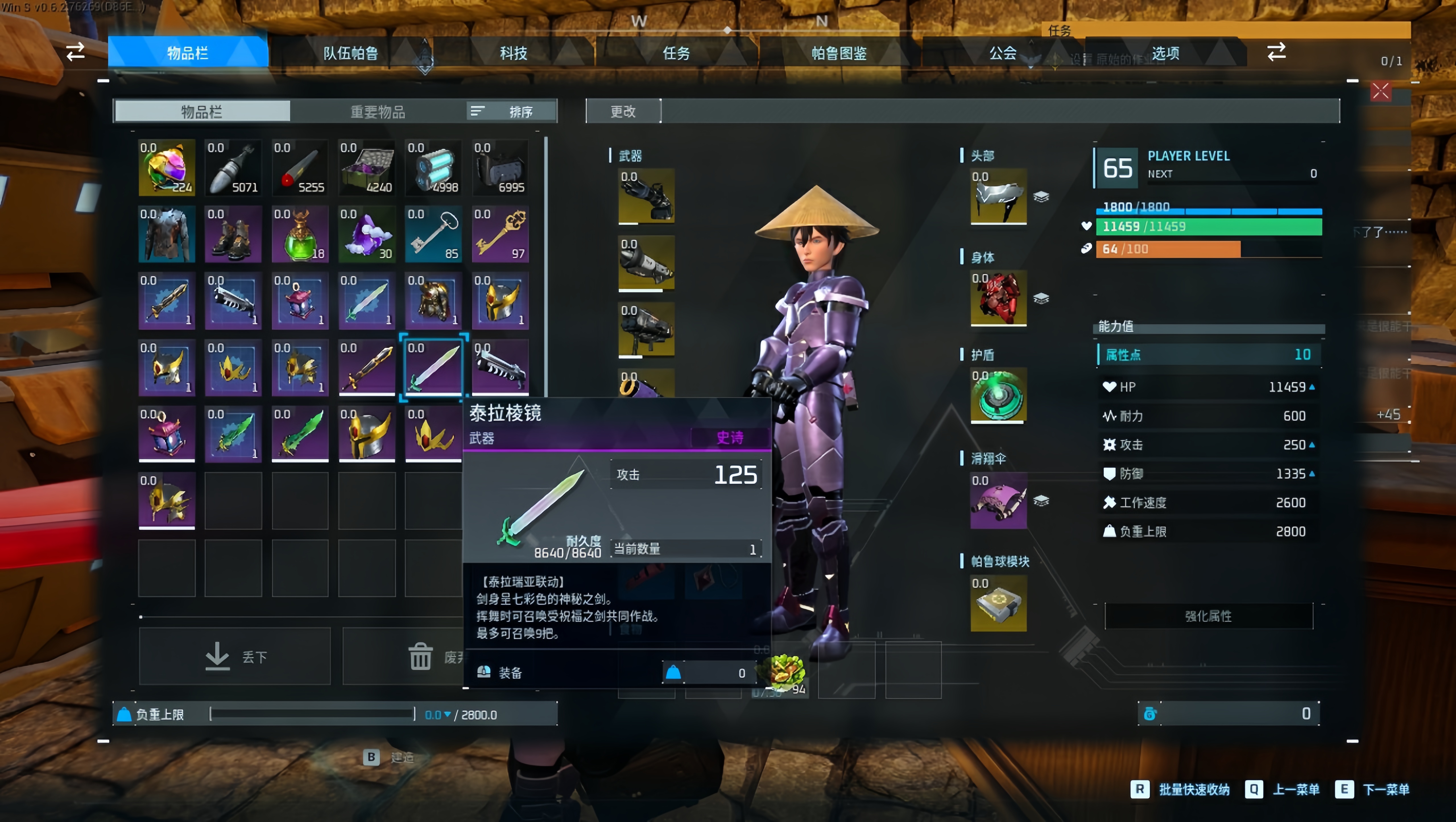Viewport: 1456px width, 822px height.
Task: Close the inventory with the red X
Action: coord(1380,91)
